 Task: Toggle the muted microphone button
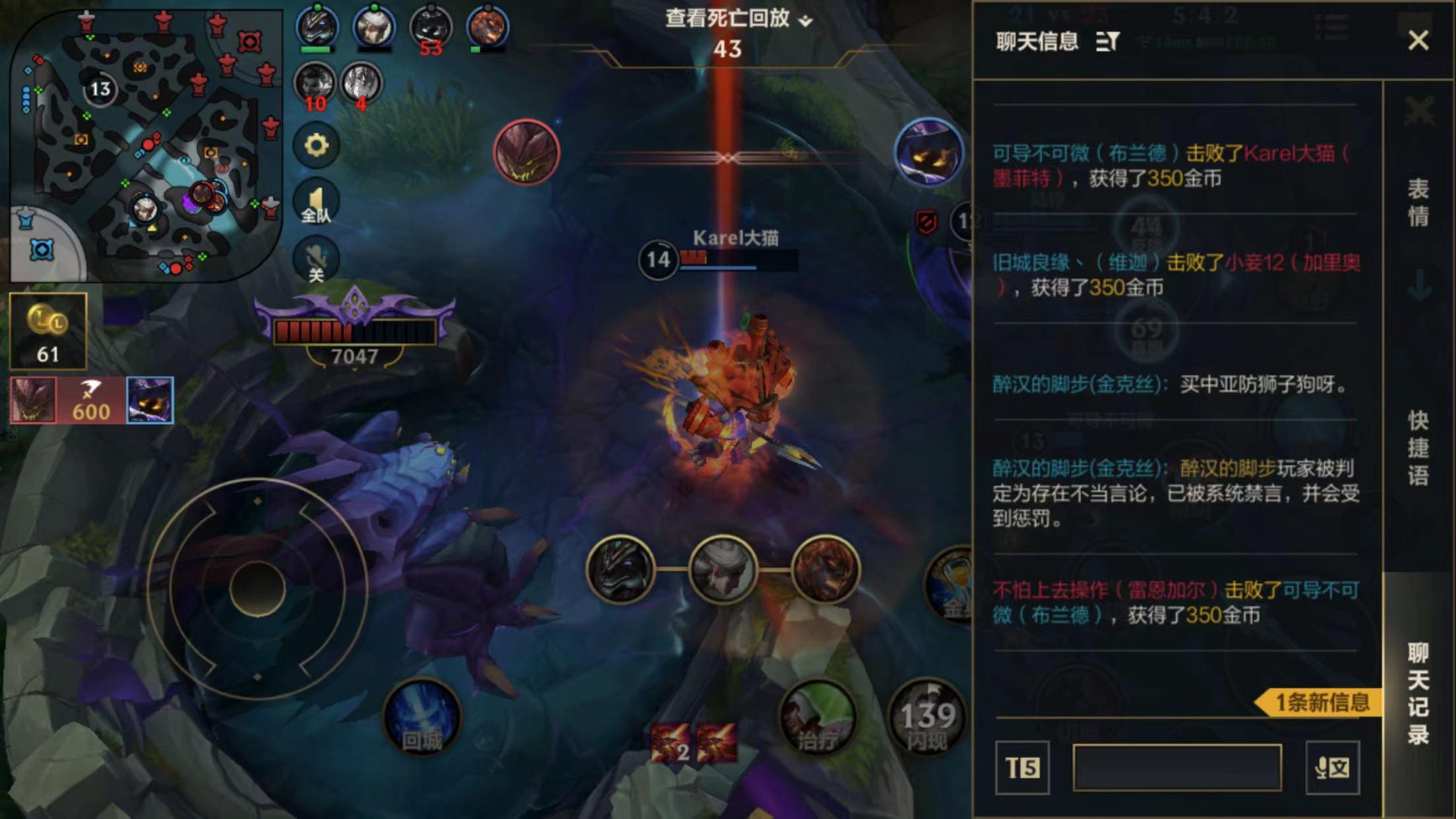coord(316,260)
